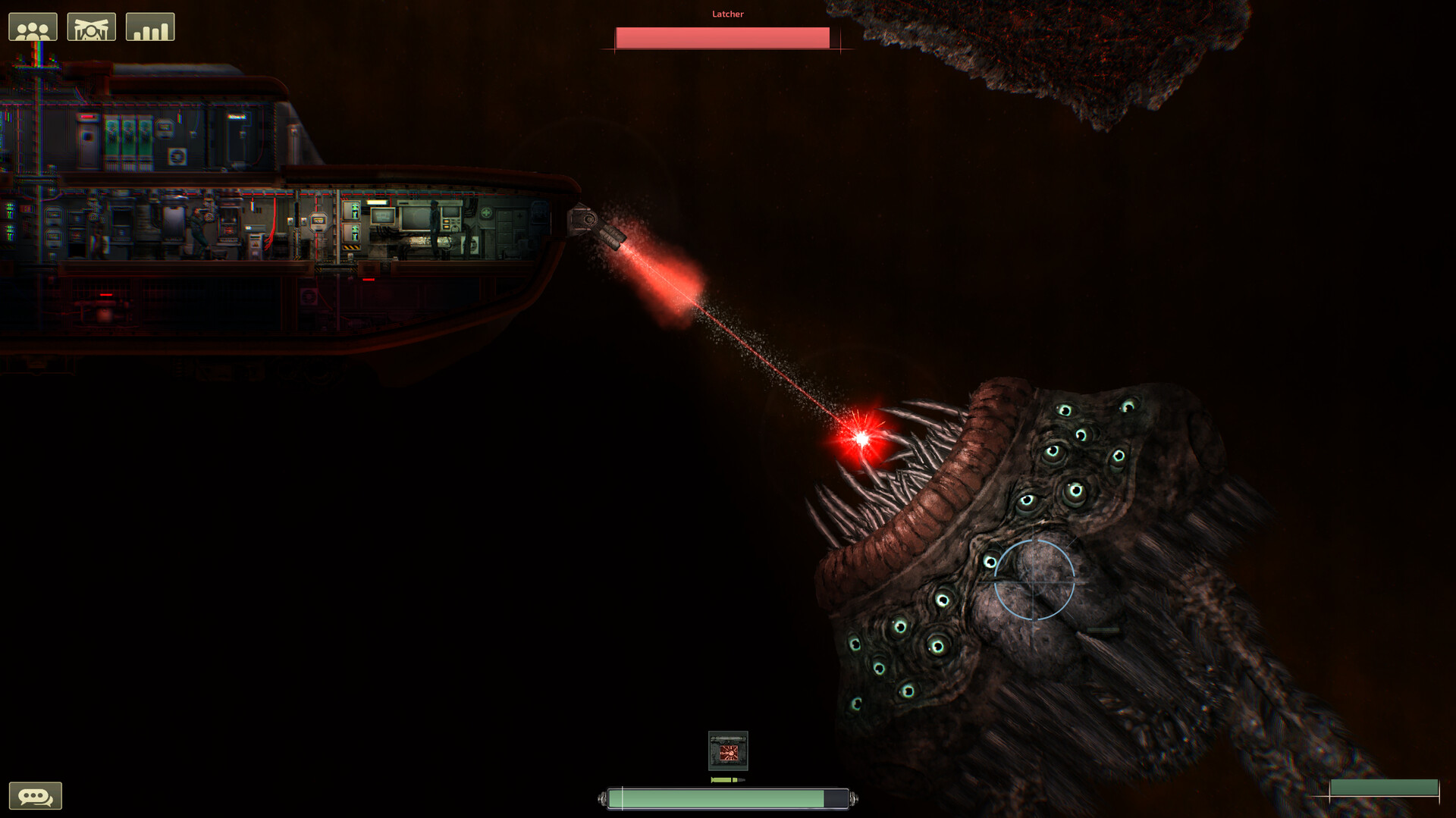Open the chat message bubble icon
This screenshot has height=818, width=1456.
33,795
